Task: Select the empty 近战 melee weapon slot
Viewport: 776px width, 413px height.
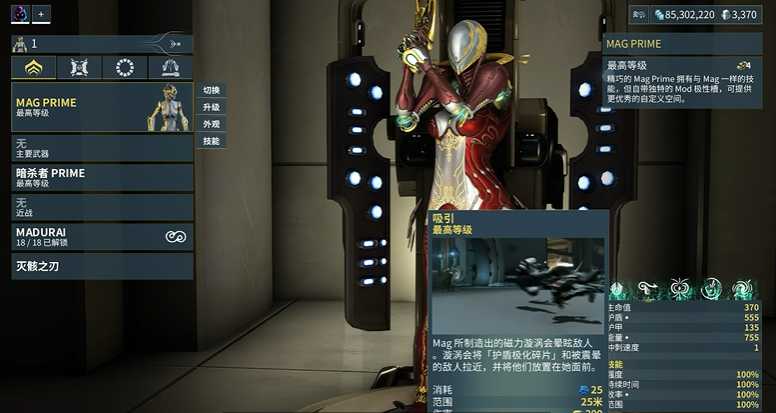Action: tap(102, 207)
